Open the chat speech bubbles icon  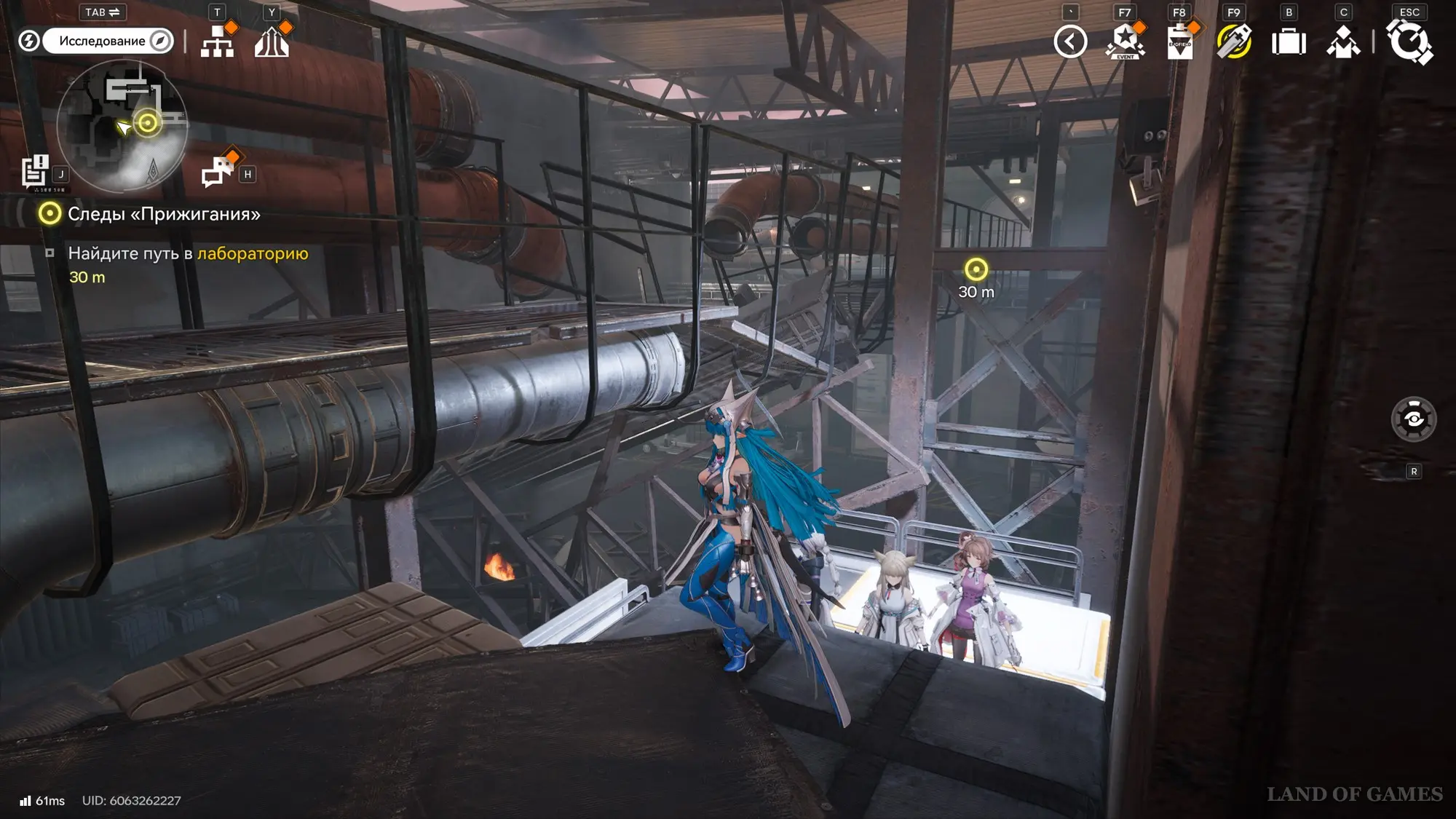(x=217, y=173)
